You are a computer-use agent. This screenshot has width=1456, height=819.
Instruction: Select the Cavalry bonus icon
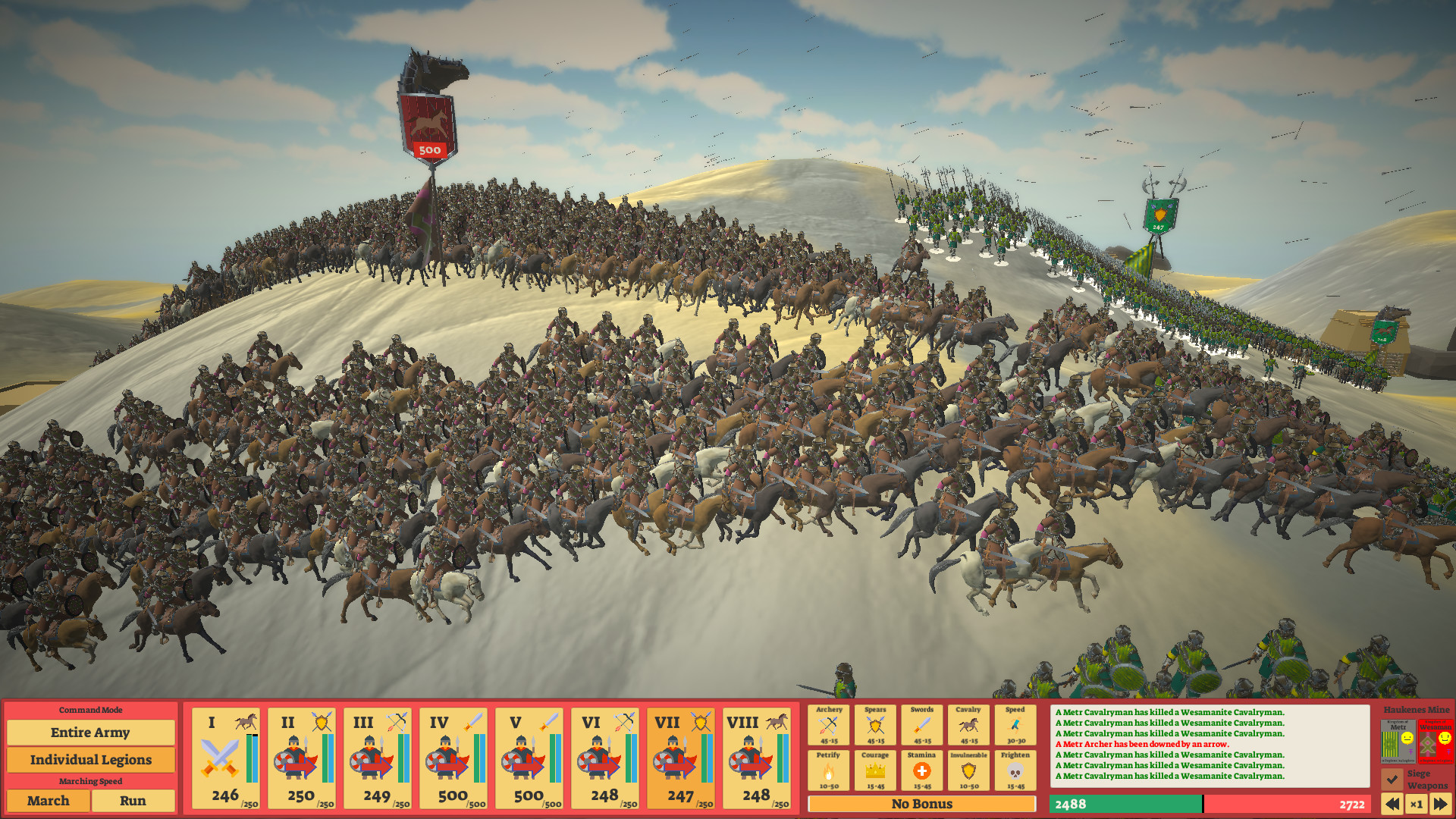970,726
